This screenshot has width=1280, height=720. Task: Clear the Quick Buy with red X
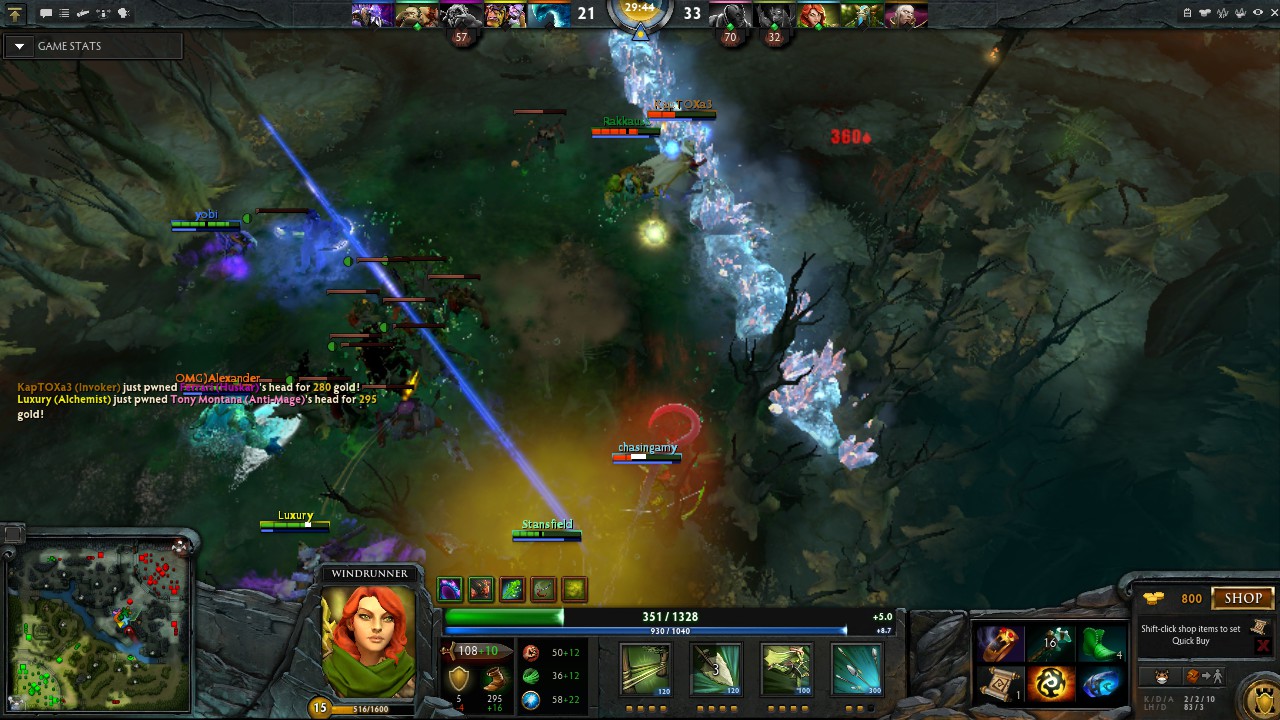tap(1262, 646)
